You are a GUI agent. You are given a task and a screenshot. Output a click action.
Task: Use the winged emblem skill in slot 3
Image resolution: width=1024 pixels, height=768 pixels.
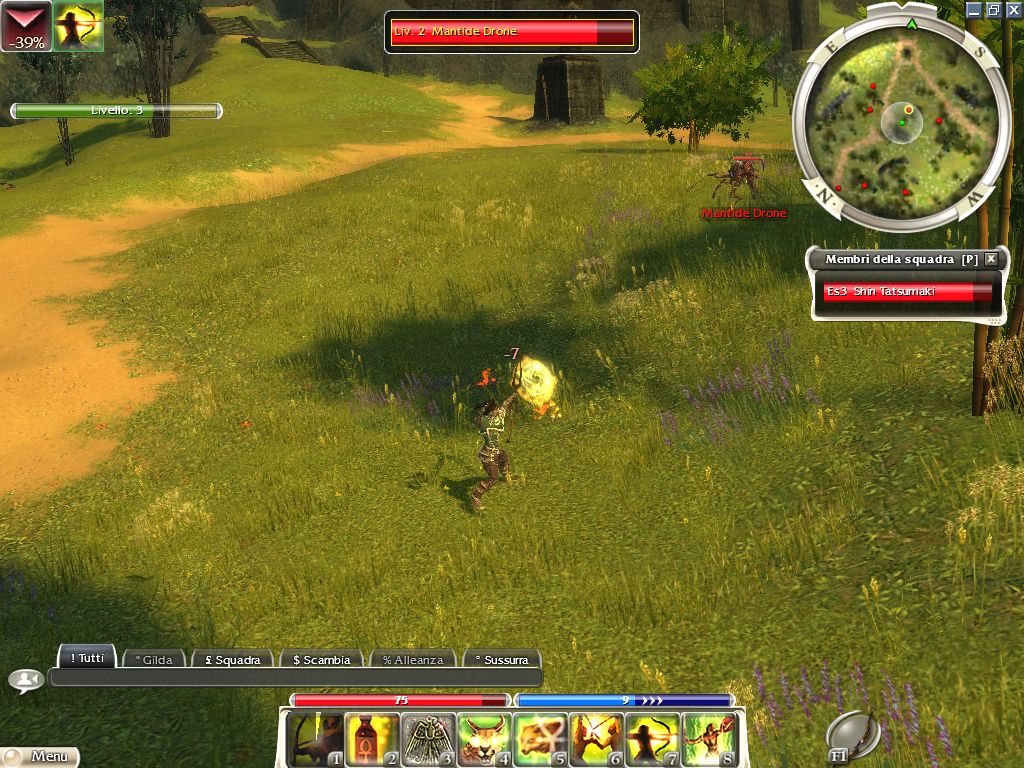tap(428, 739)
